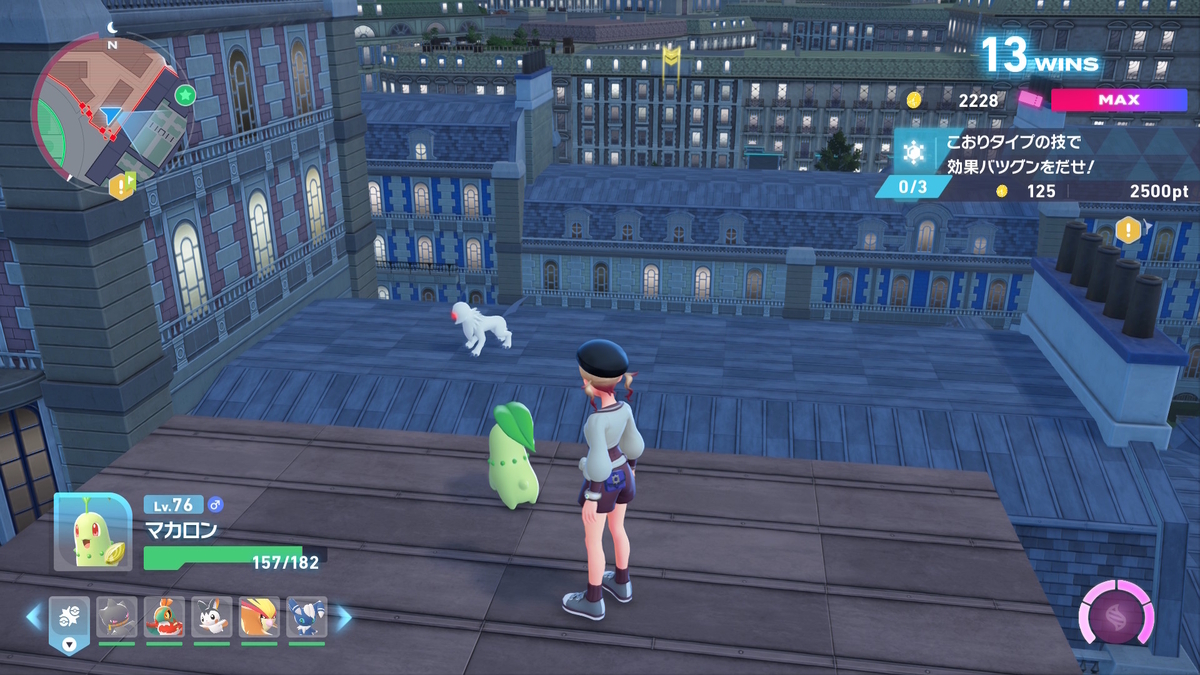Click the left arrow of the party bar

(x=35, y=617)
